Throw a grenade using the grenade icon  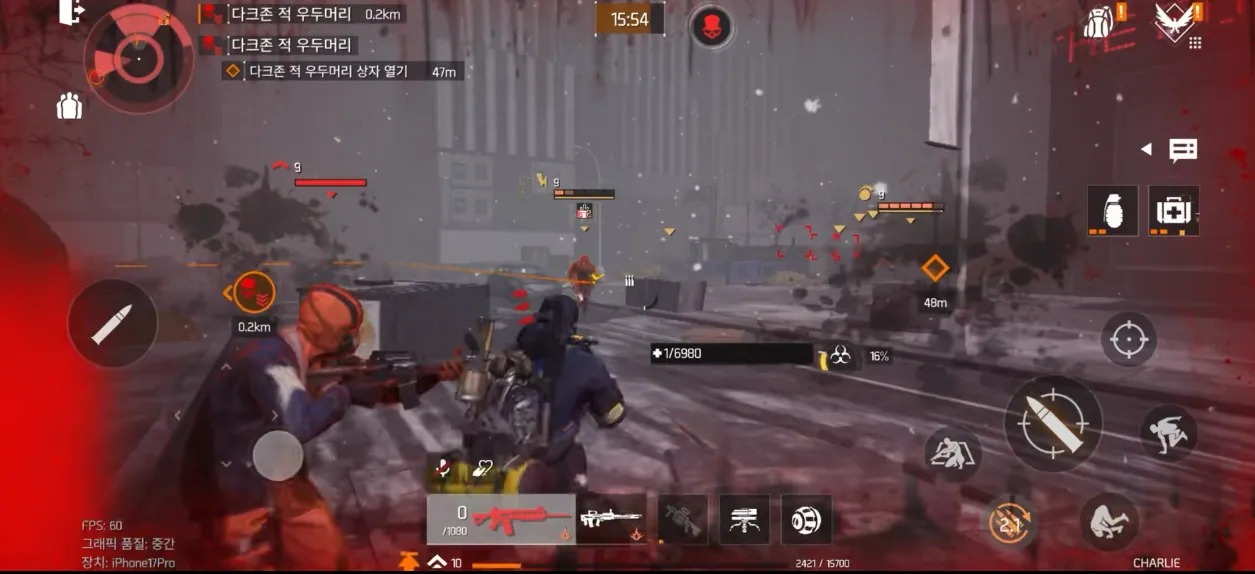click(1112, 211)
